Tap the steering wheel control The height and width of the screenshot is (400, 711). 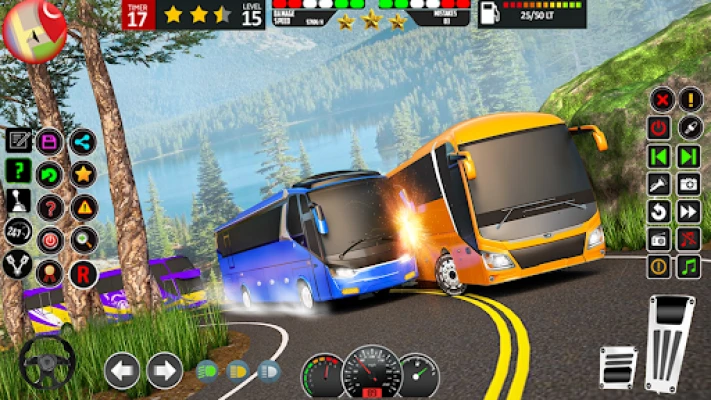(x=46, y=362)
